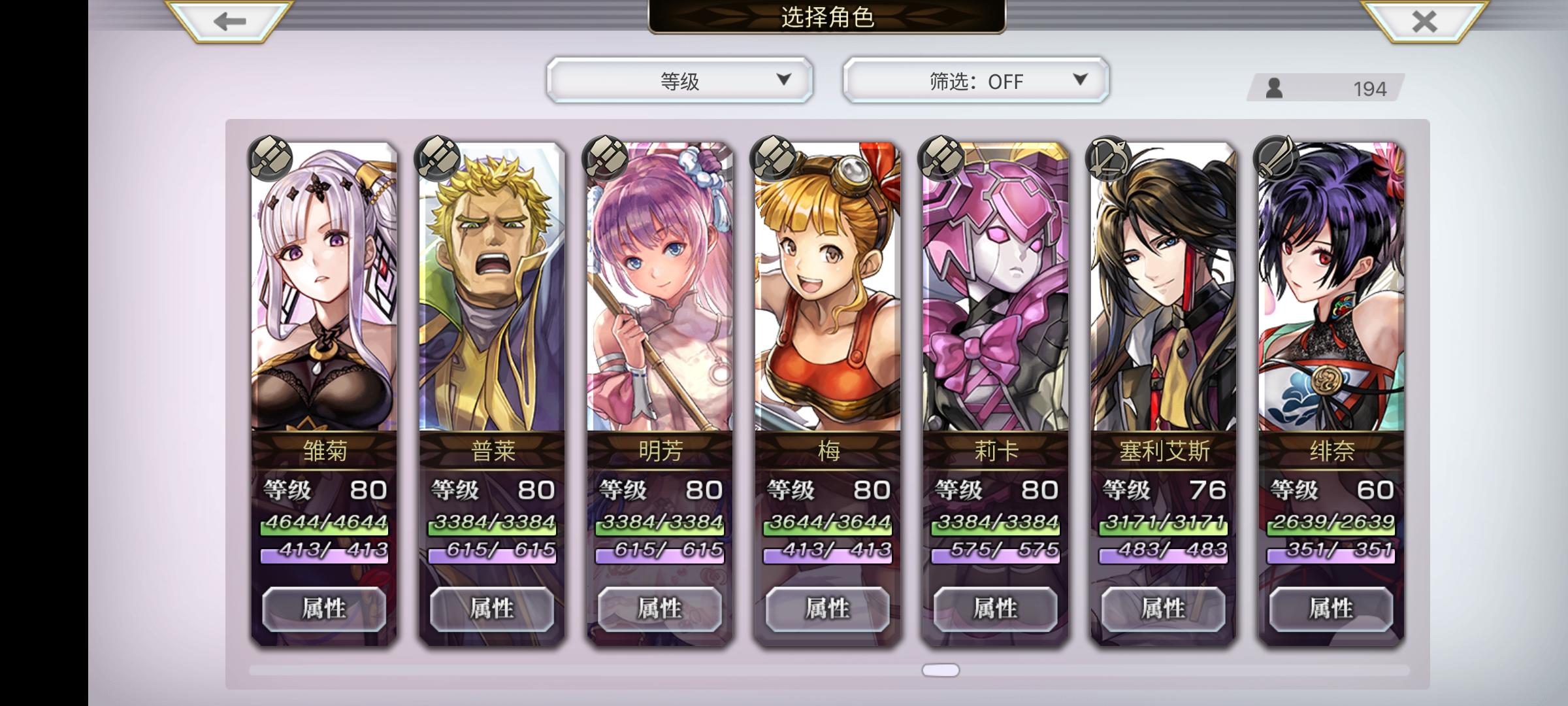This screenshot has width=1568, height=706.
Task: Select the hammer weapon icon for 明芳
Action: (606, 159)
